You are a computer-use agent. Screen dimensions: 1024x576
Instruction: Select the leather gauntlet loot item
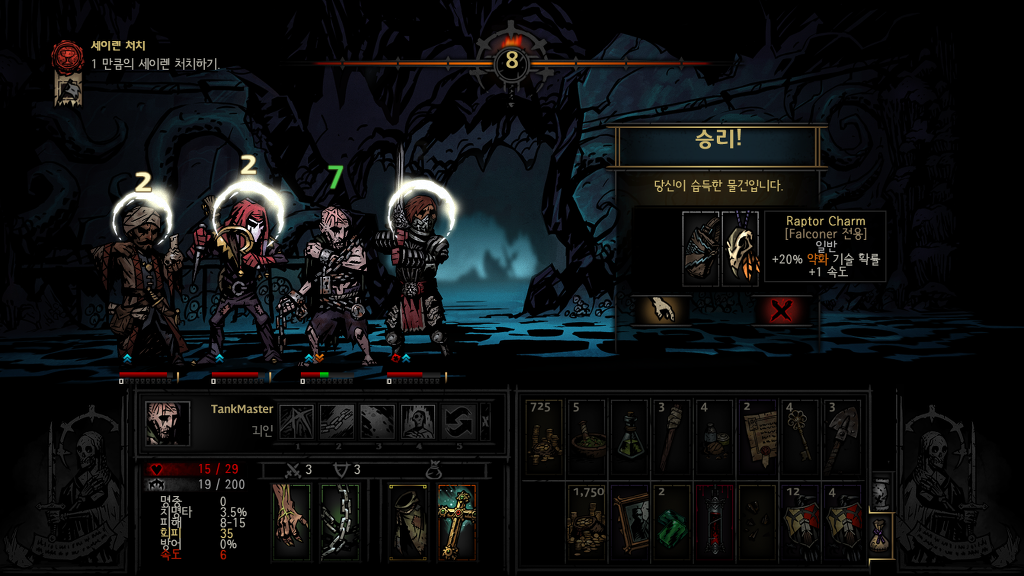click(701, 249)
